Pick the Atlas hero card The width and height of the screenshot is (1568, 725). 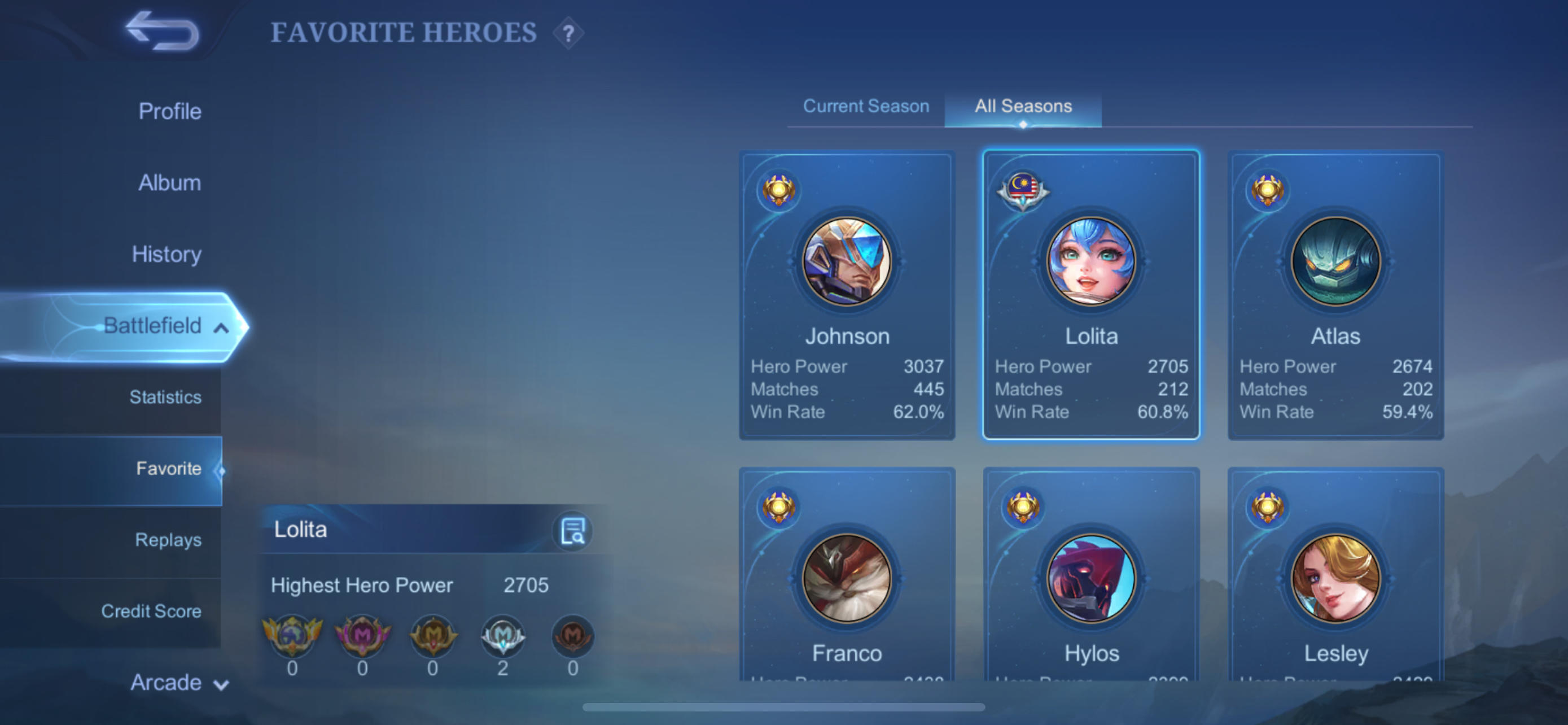(1335, 295)
